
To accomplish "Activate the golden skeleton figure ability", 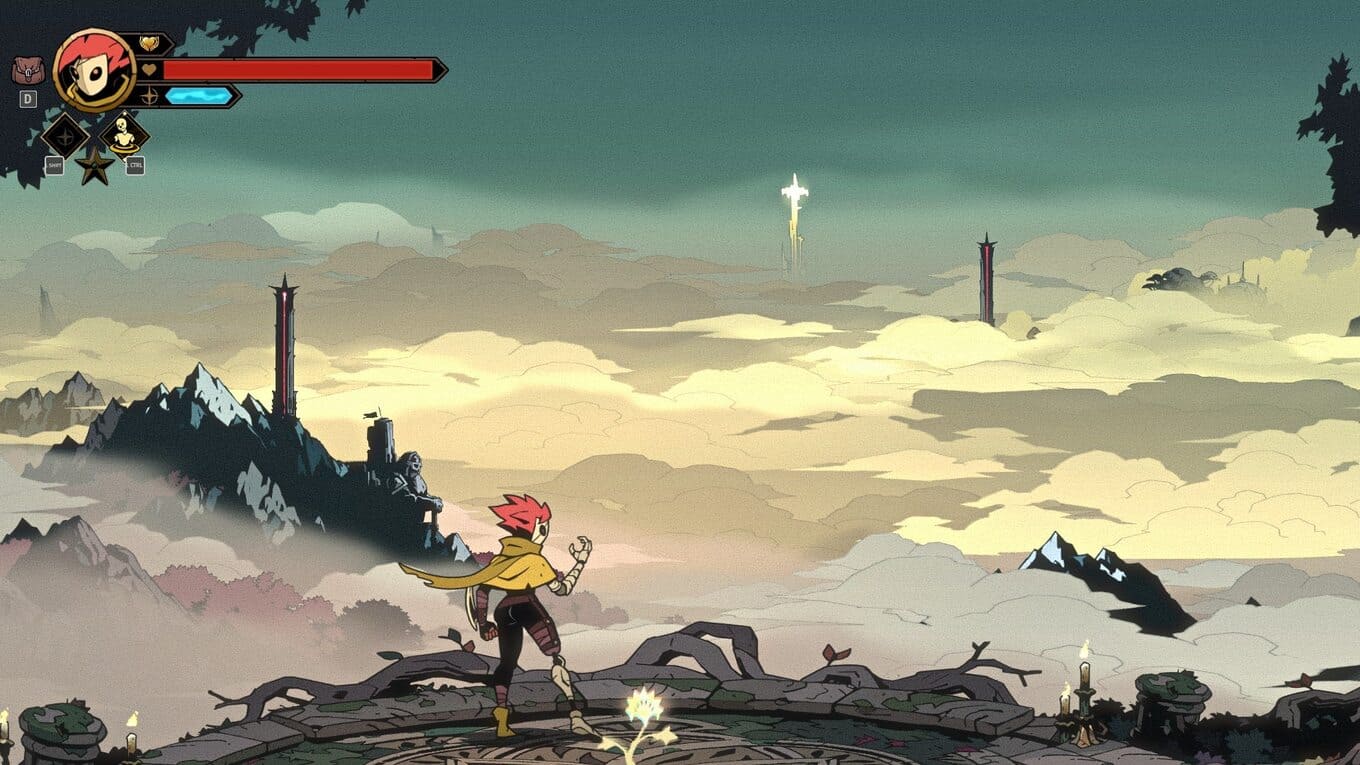I will (x=124, y=134).
